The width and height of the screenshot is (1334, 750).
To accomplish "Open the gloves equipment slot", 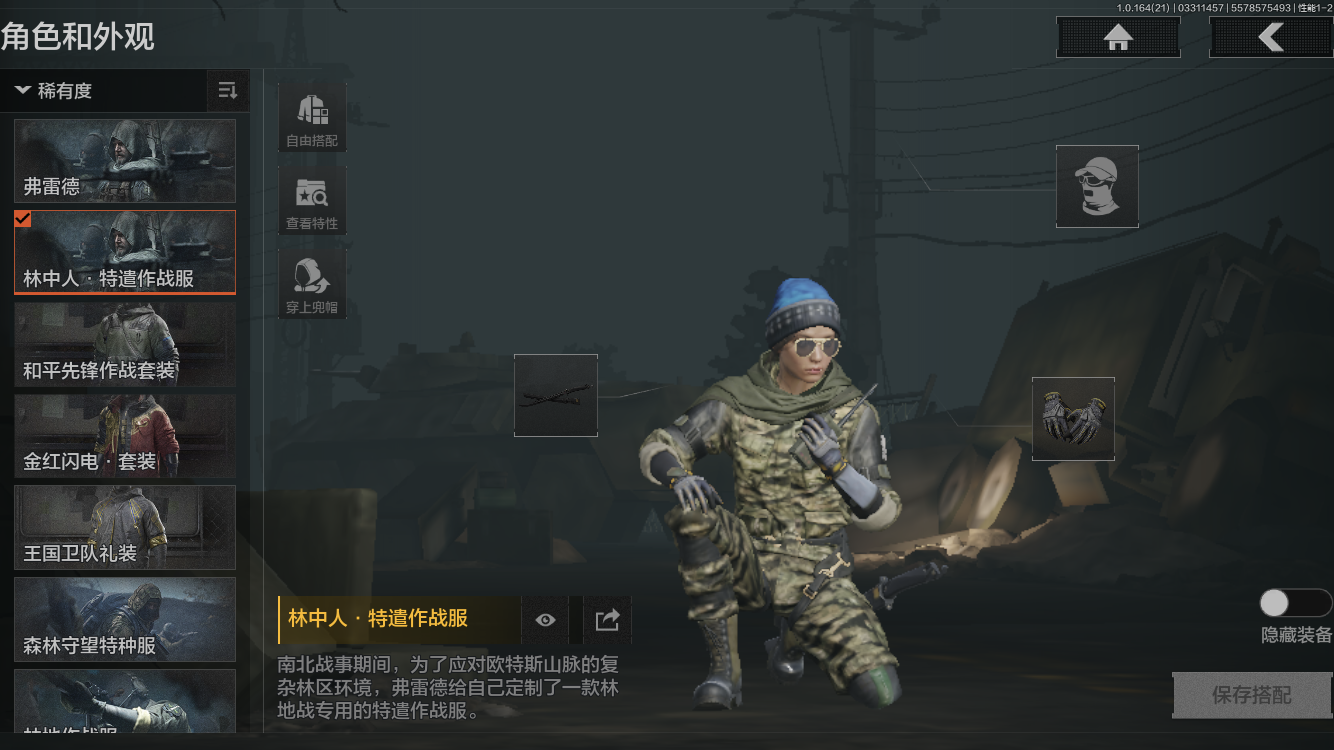I will point(1073,418).
